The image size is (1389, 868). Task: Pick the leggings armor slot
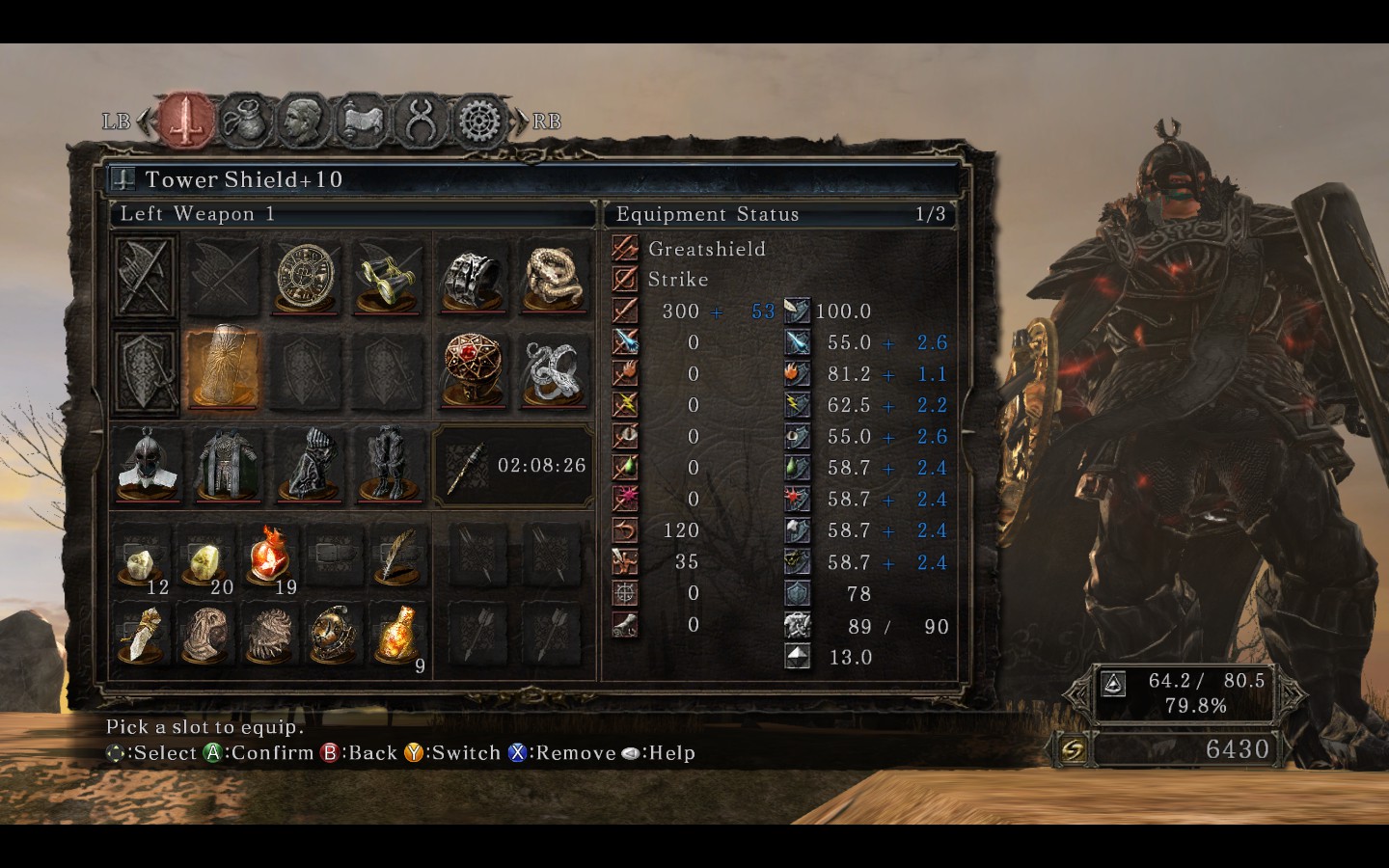tap(389, 464)
